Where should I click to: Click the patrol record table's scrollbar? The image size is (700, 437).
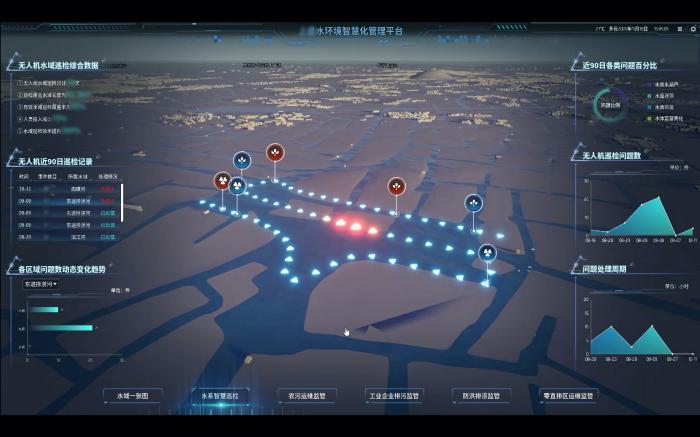pyautogui.click(x=122, y=202)
